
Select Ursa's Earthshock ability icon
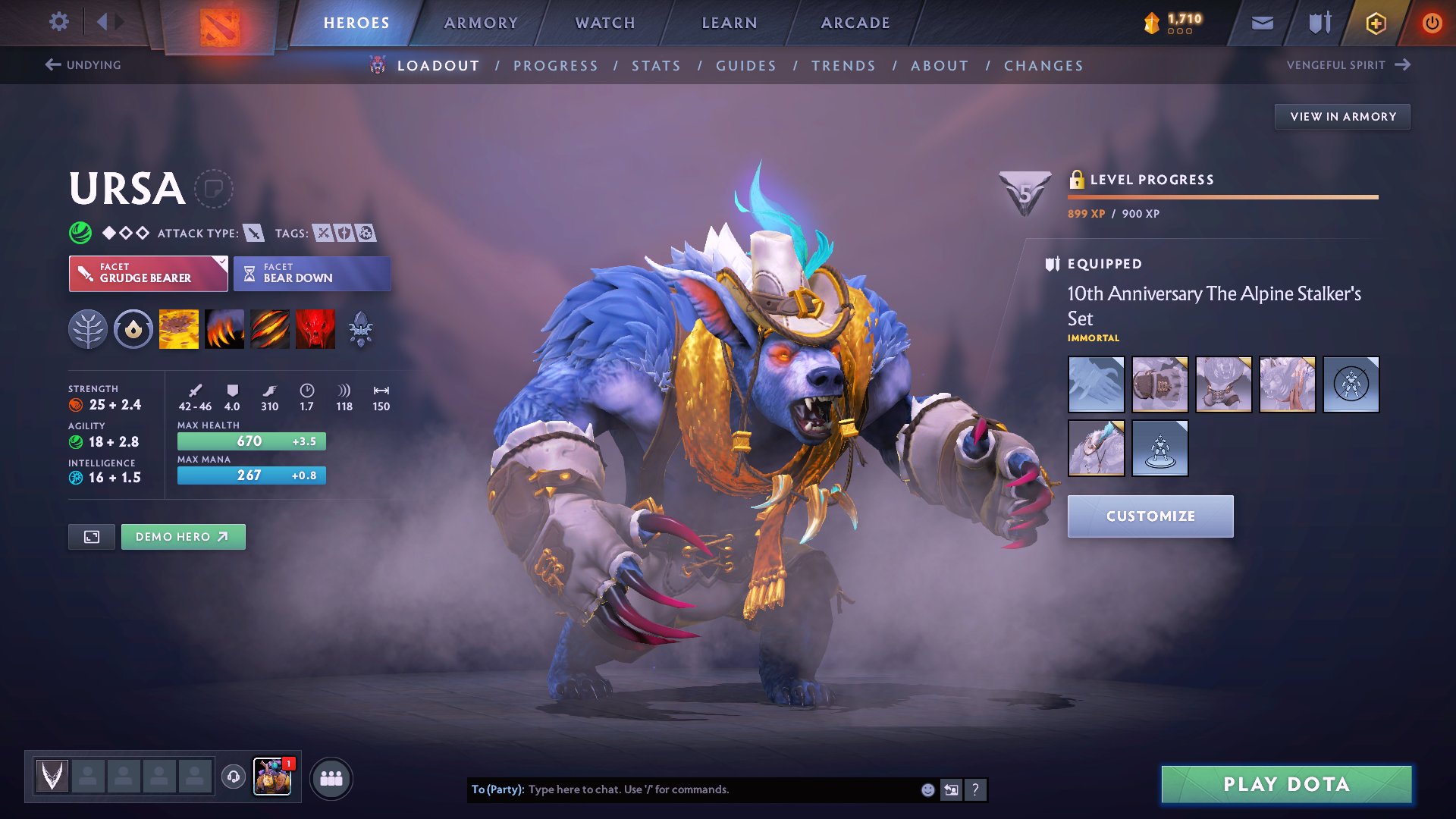[x=178, y=328]
